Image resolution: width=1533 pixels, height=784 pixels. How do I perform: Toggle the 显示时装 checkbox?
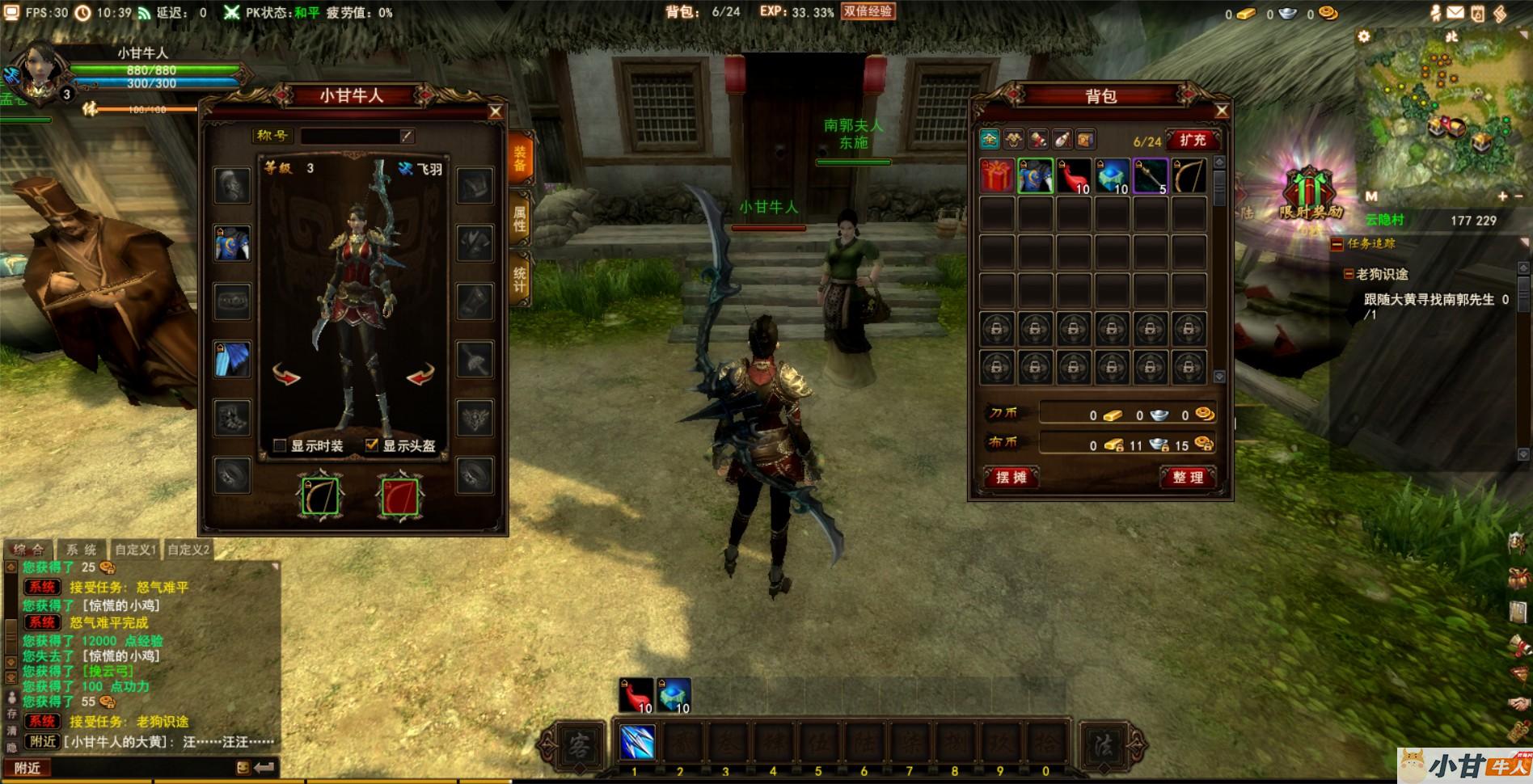[281, 445]
